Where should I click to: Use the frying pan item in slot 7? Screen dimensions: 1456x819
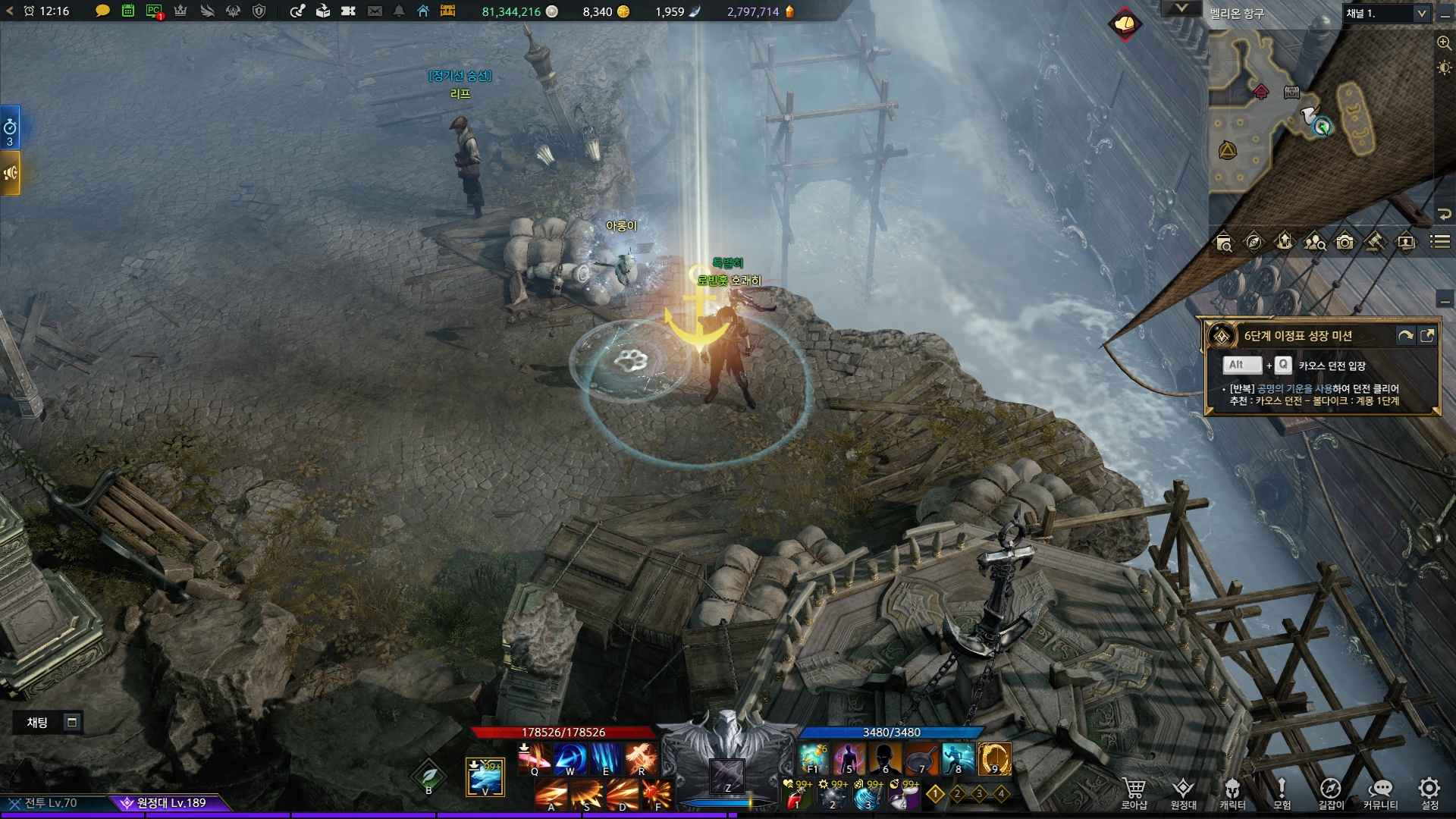(x=920, y=758)
